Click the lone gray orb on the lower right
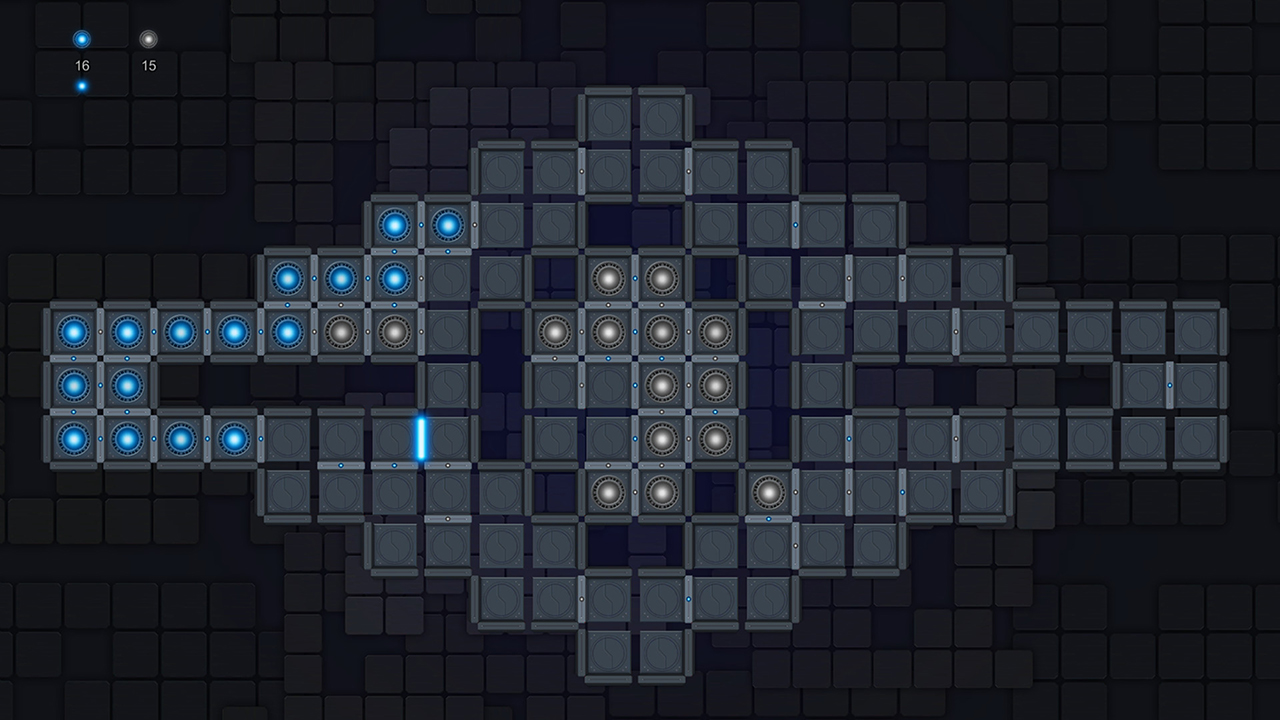 (767, 491)
